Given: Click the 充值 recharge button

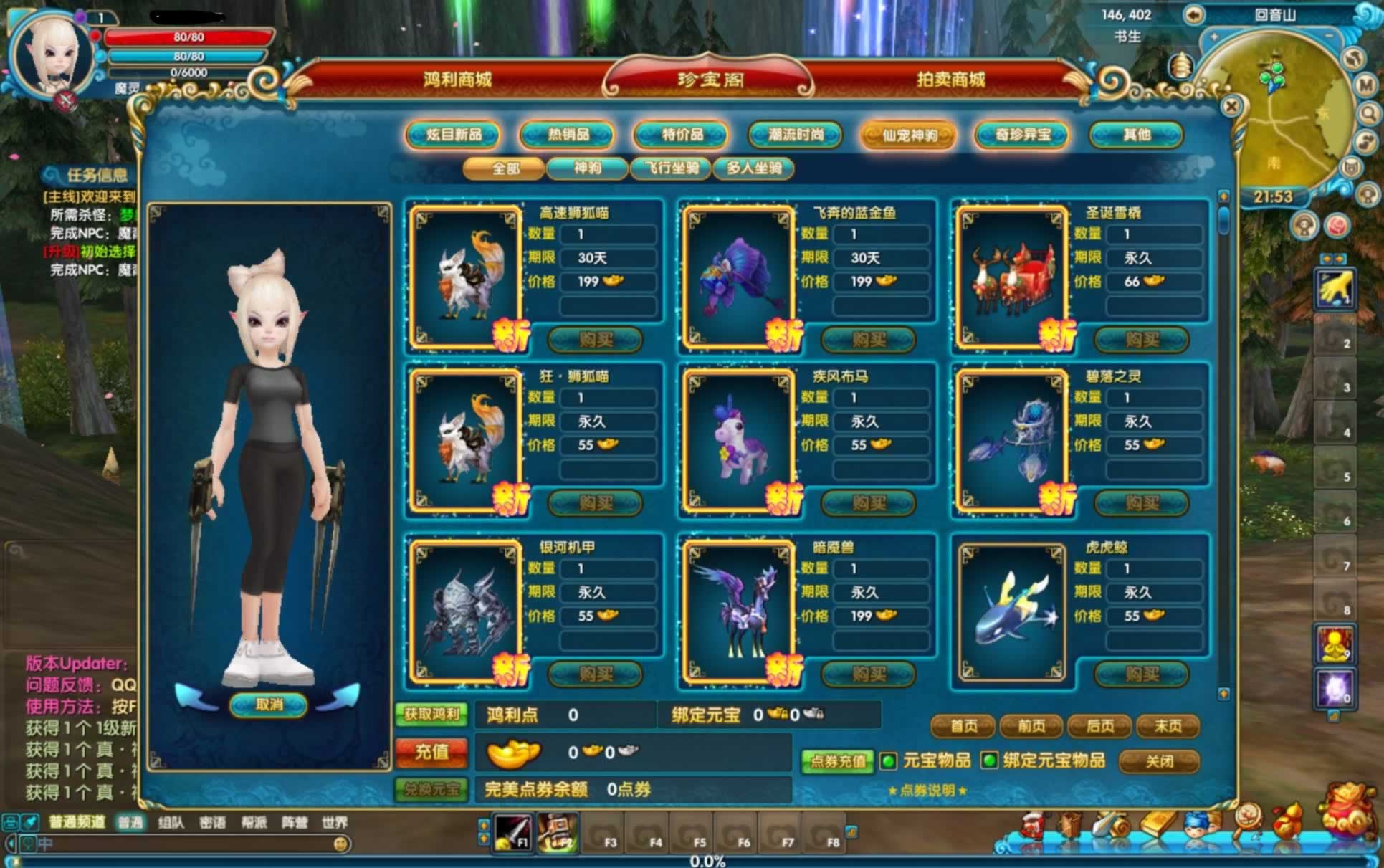Looking at the screenshot, I should pos(431,752).
